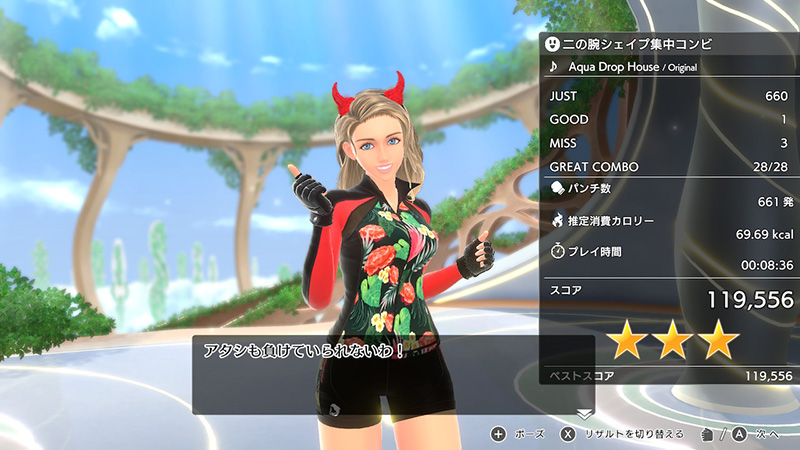Advance the dialogue with the white arrow

pos(586,412)
